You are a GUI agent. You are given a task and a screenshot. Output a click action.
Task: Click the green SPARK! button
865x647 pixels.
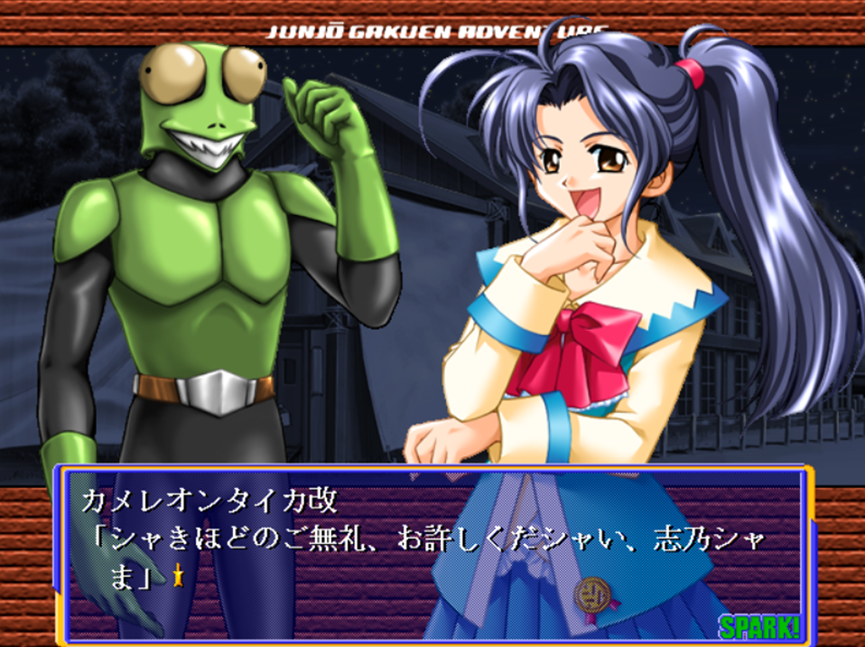click(x=759, y=628)
